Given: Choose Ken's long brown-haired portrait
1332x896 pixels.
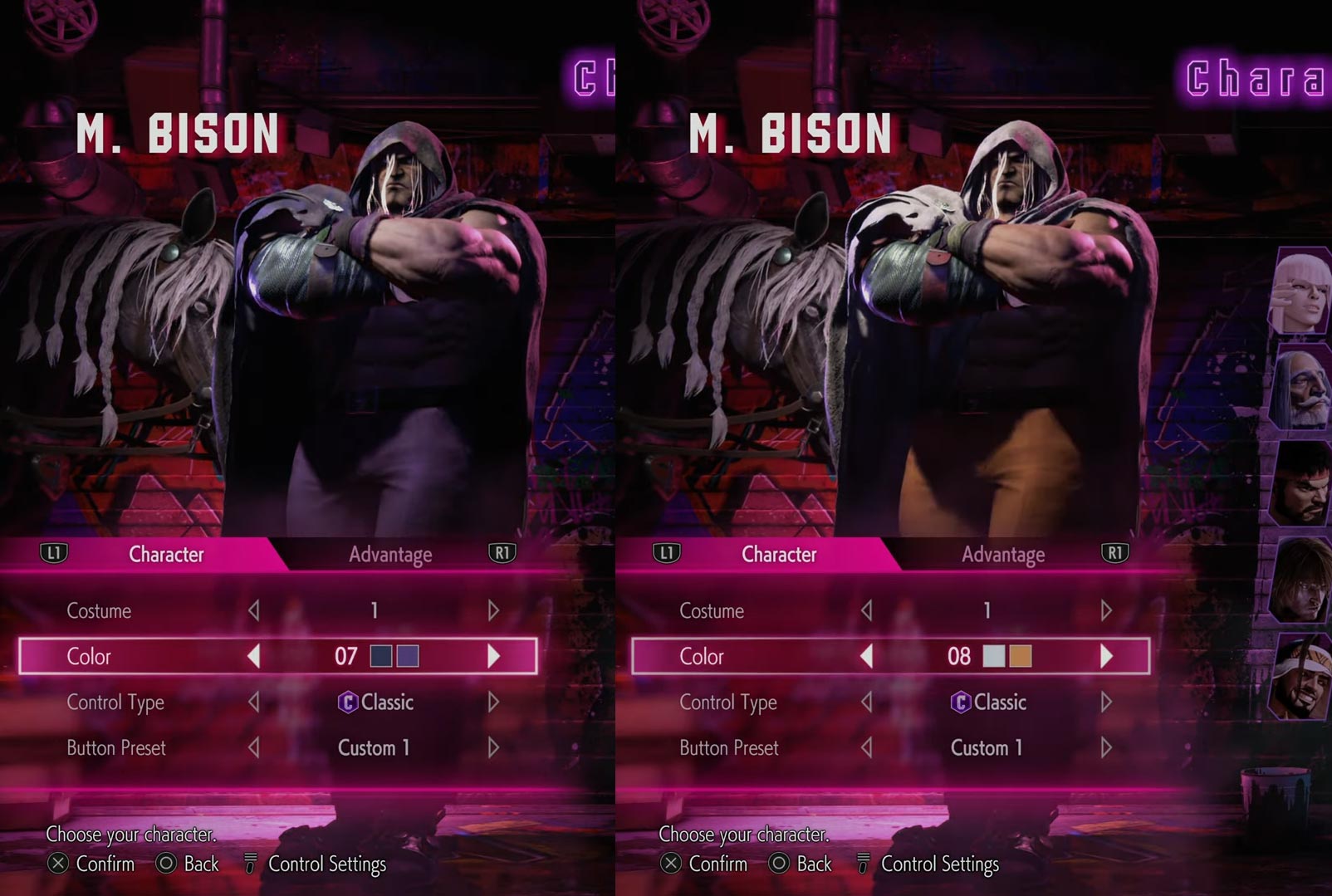Looking at the screenshot, I should pos(1300,581).
